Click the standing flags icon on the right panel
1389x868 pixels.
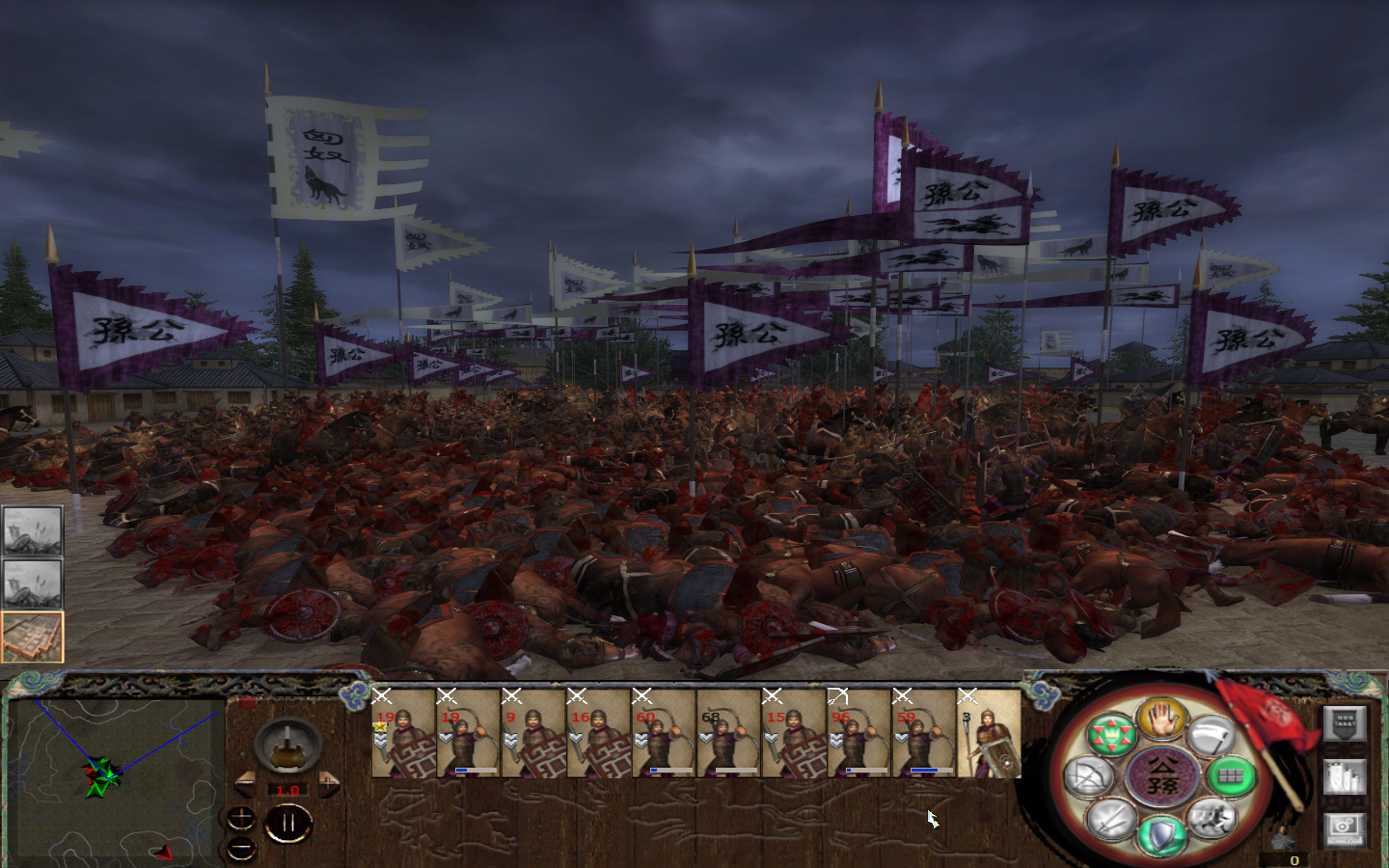1345,776
